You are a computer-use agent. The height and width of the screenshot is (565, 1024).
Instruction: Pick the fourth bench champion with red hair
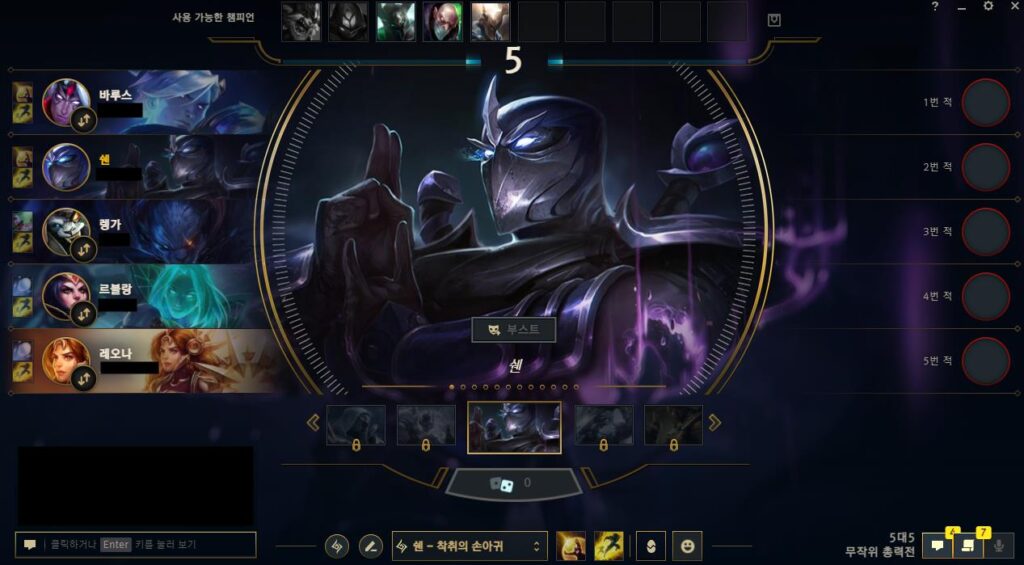tap(443, 21)
